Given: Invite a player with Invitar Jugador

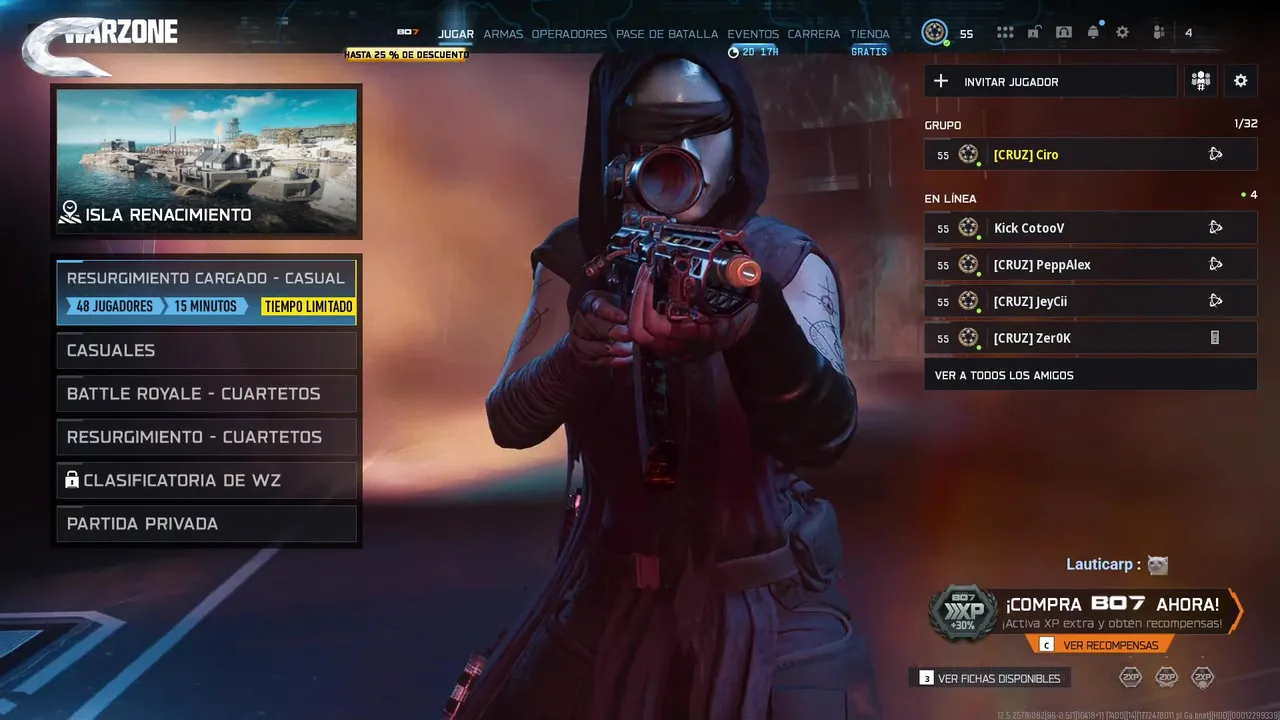Looking at the screenshot, I should pos(1050,82).
